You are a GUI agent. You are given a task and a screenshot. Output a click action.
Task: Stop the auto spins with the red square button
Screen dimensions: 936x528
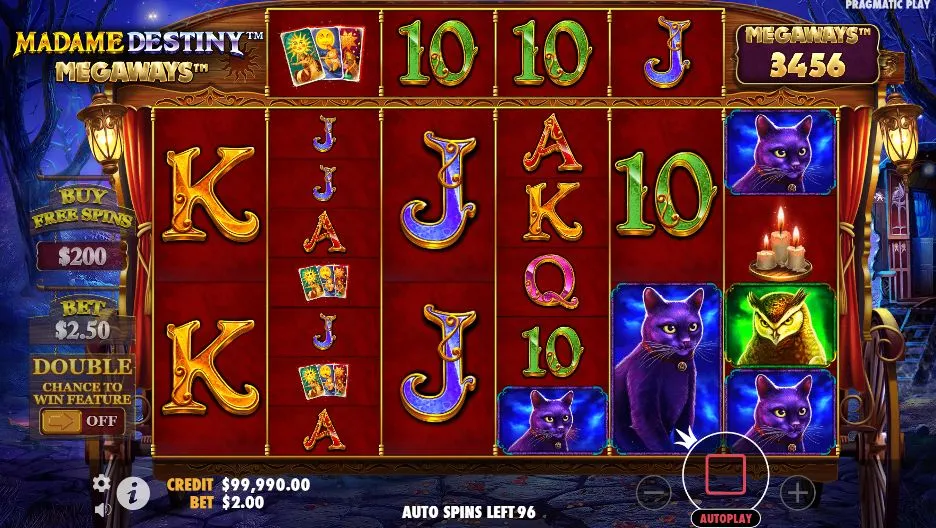(725, 473)
